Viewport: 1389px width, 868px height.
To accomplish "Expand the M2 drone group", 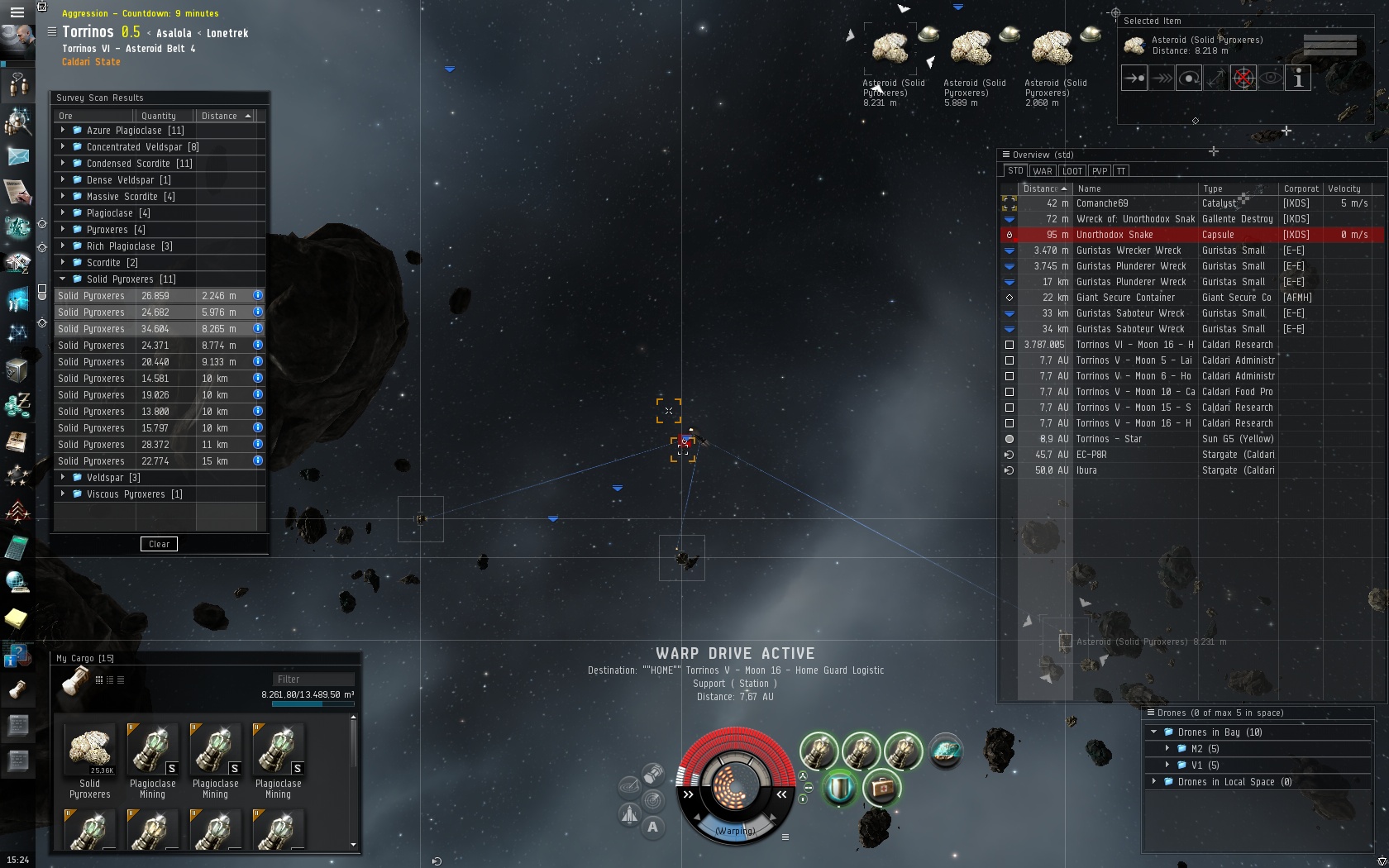I will [x=1167, y=749].
